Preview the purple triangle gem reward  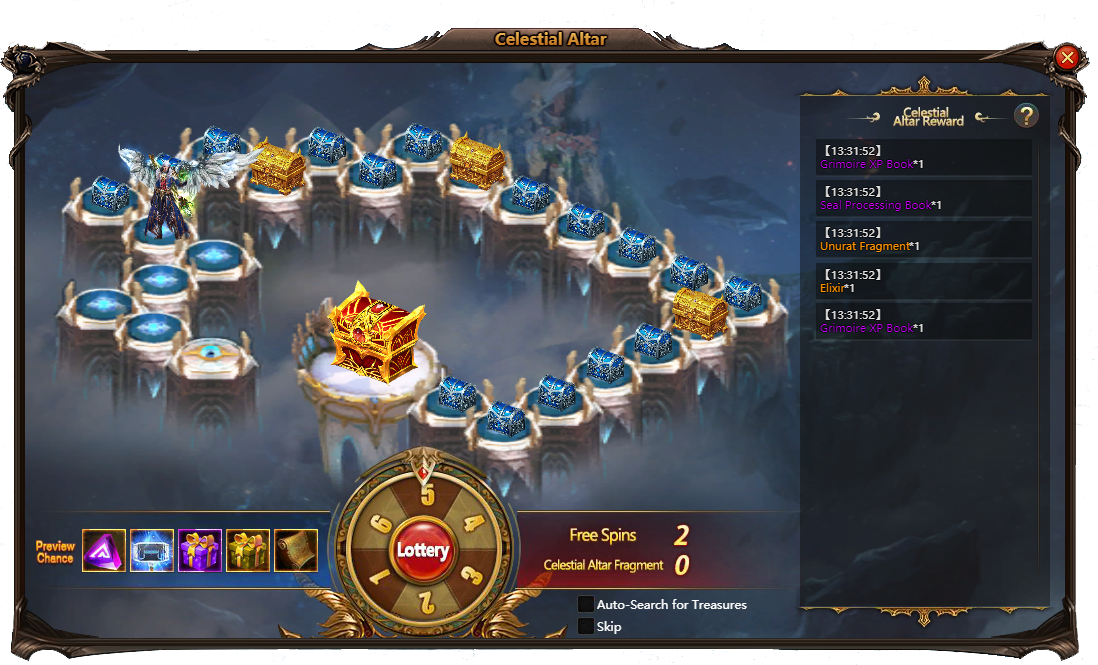[104, 550]
